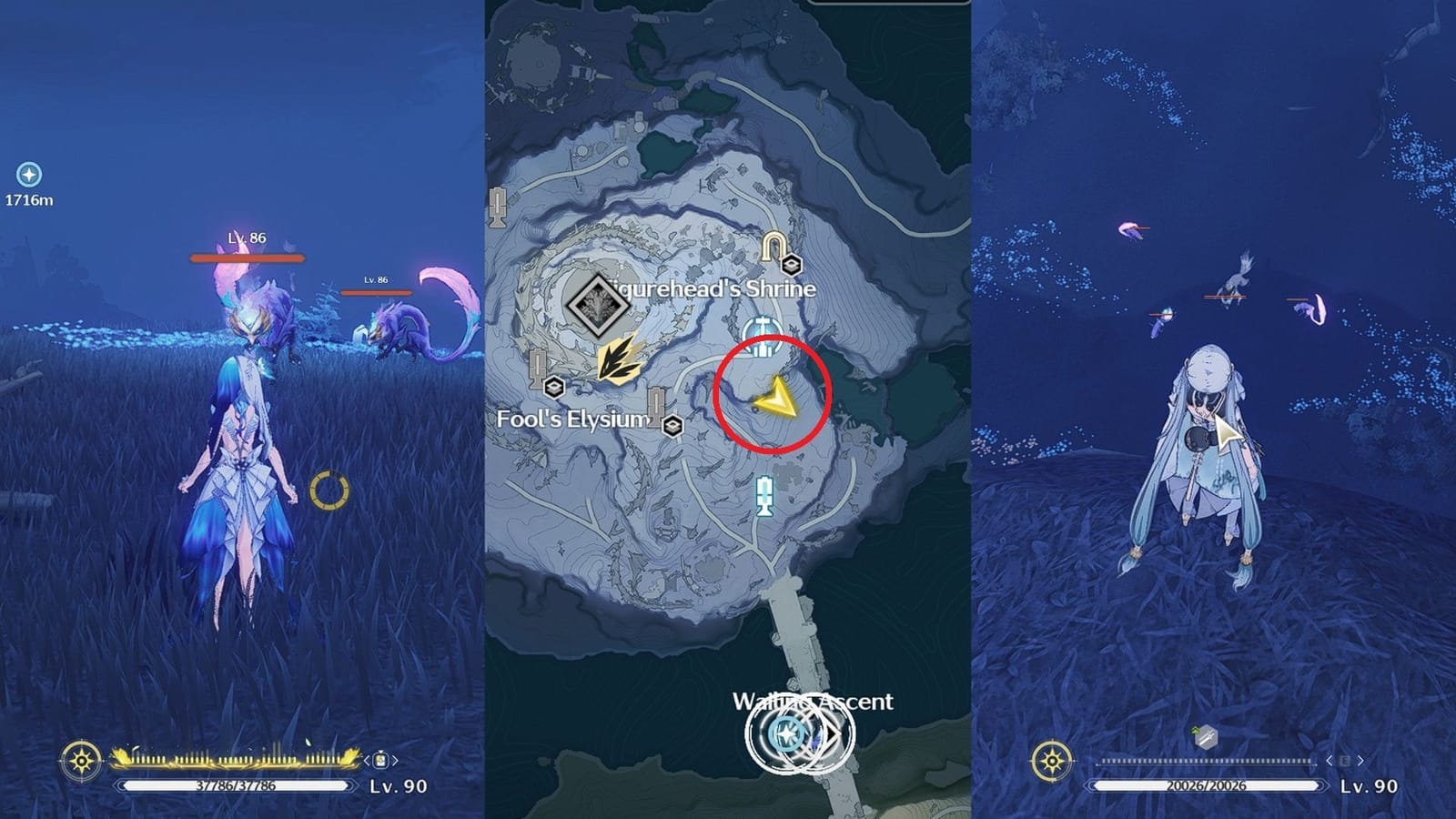Click the HP bar showing 37786/37786
Viewport: 1456px width, 819px height.
(x=235, y=784)
